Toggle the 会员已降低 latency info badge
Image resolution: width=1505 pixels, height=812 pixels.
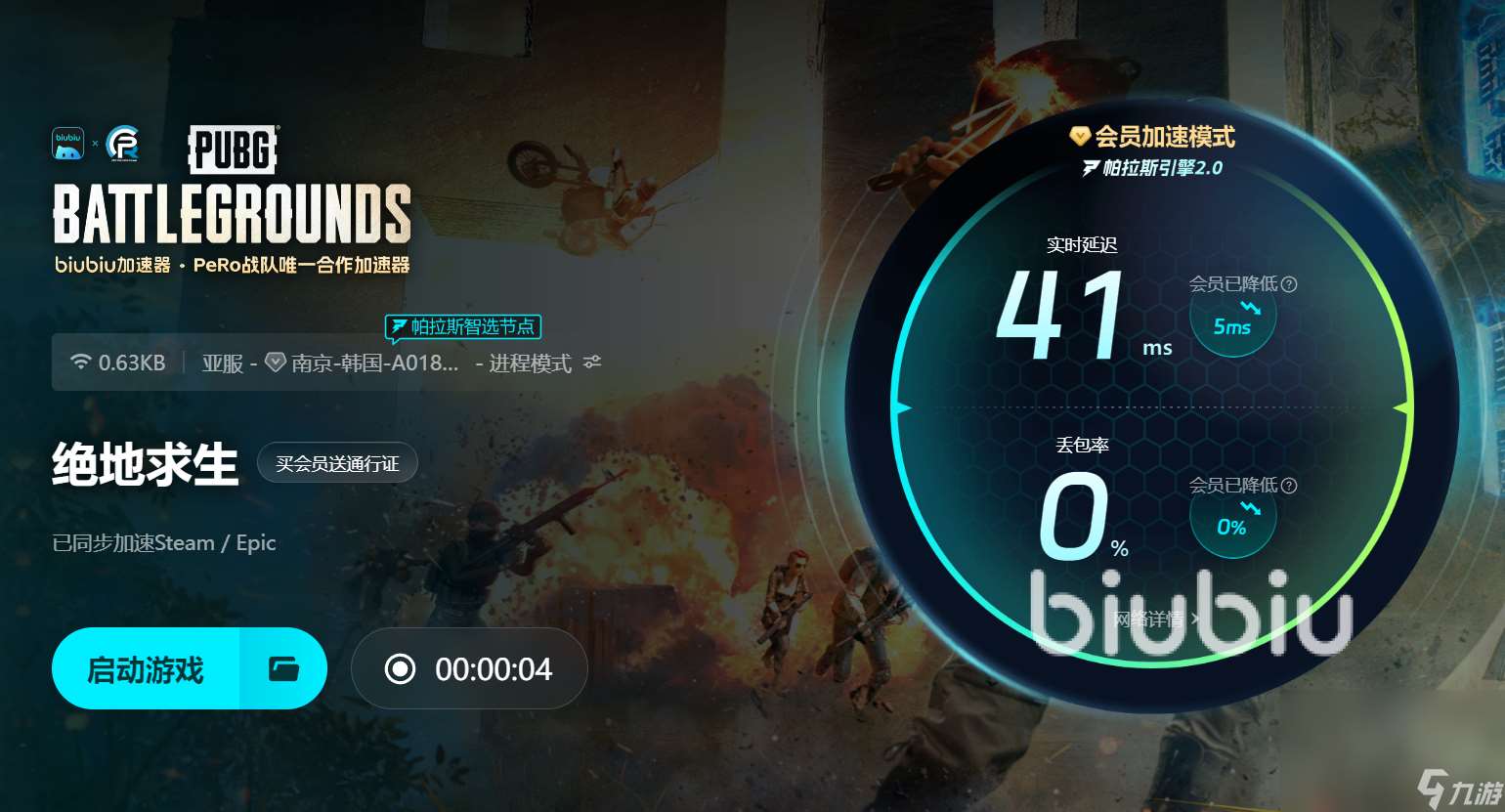[1232, 315]
